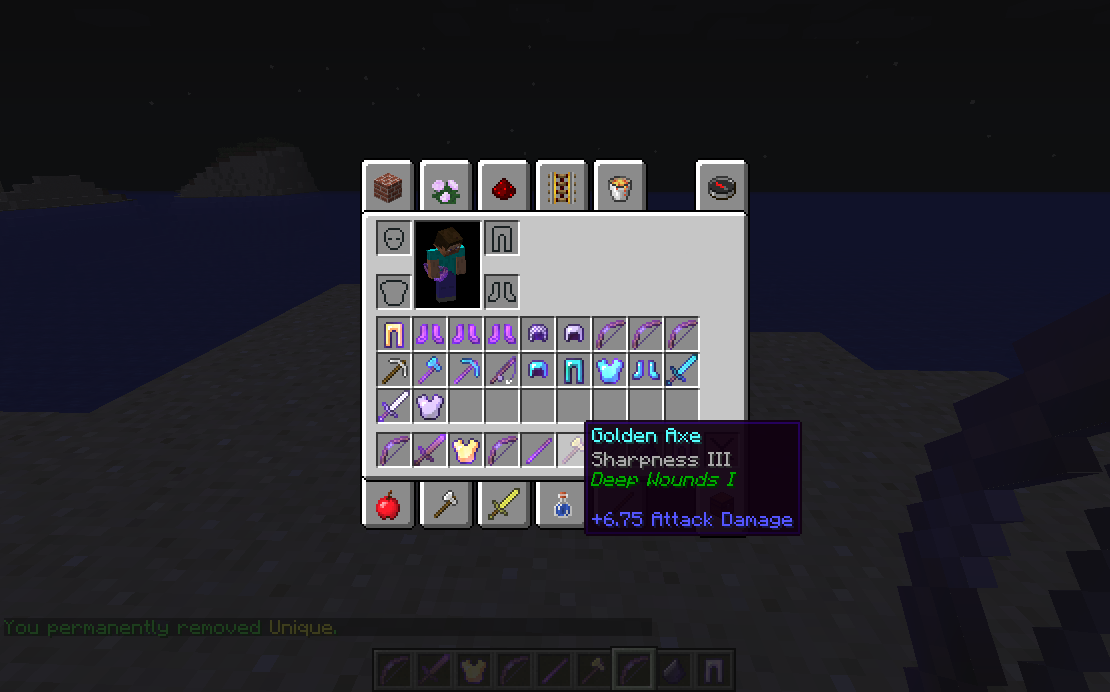Click the empty helmet armor slot
Viewport: 1110px width, 692px height.
394,239
